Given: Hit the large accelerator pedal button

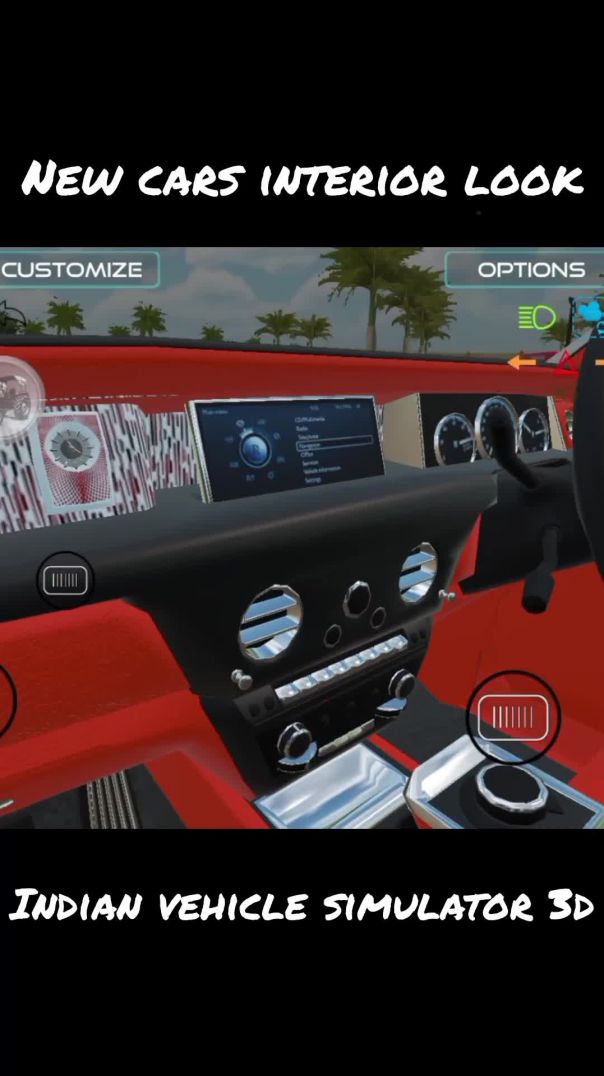Looking at the screenshot, I should point(512,716).
